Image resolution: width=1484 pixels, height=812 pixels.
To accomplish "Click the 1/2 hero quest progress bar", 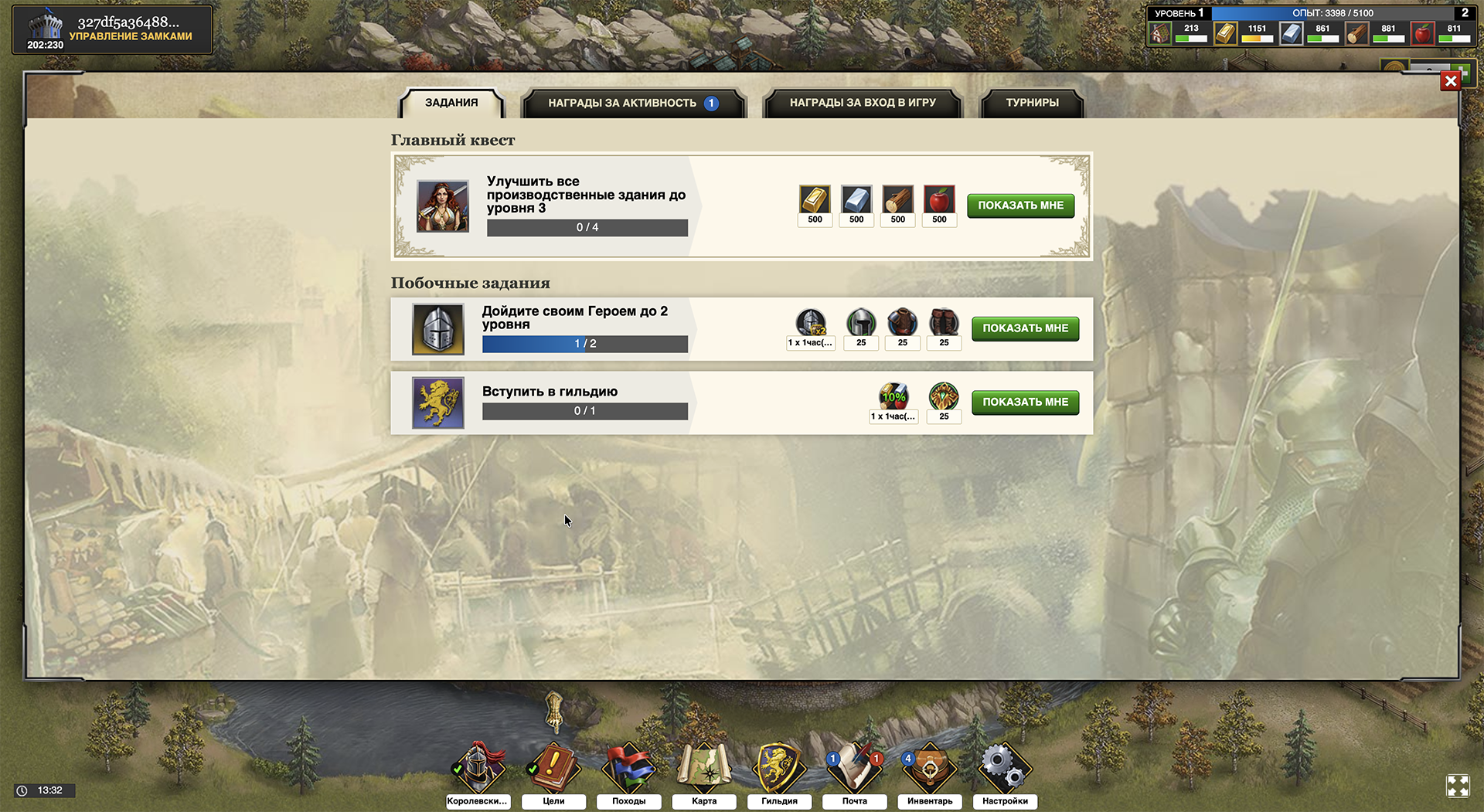I will [x=584, y=344].
